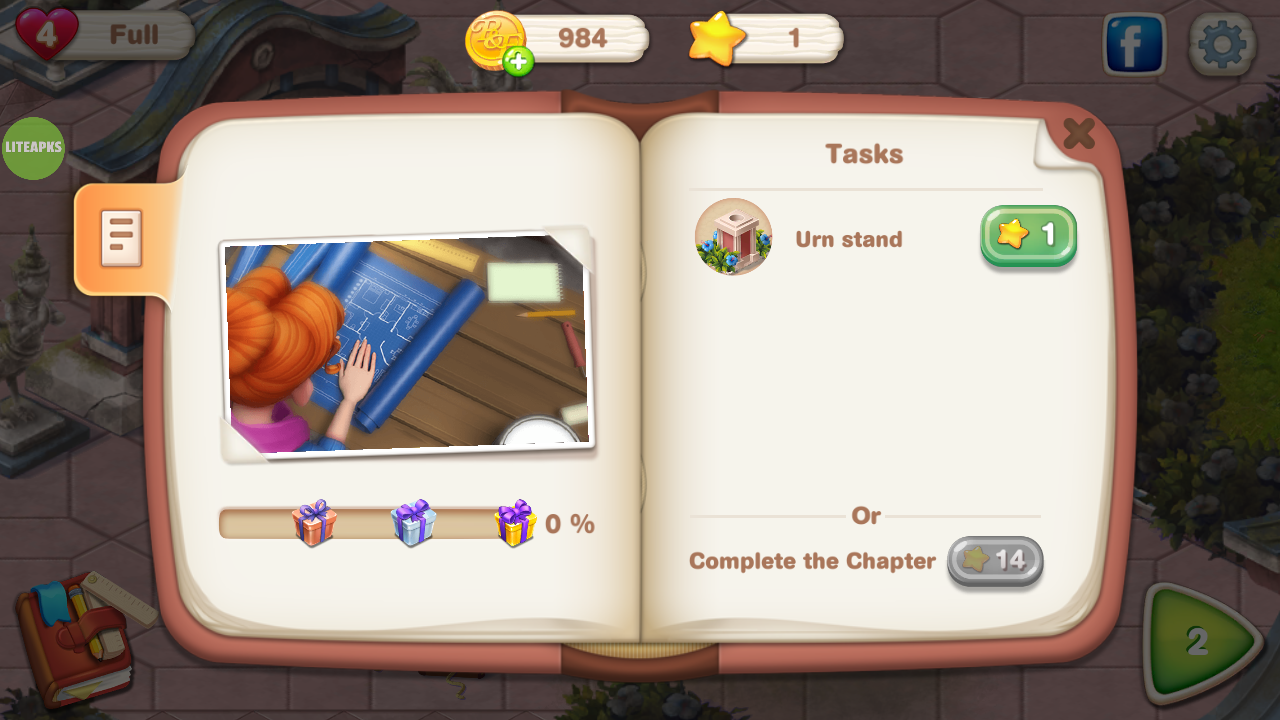Select the Urn stand task icon
Image resolution: width=1280 pixels, height=720 pixels.
pos(733,237)
